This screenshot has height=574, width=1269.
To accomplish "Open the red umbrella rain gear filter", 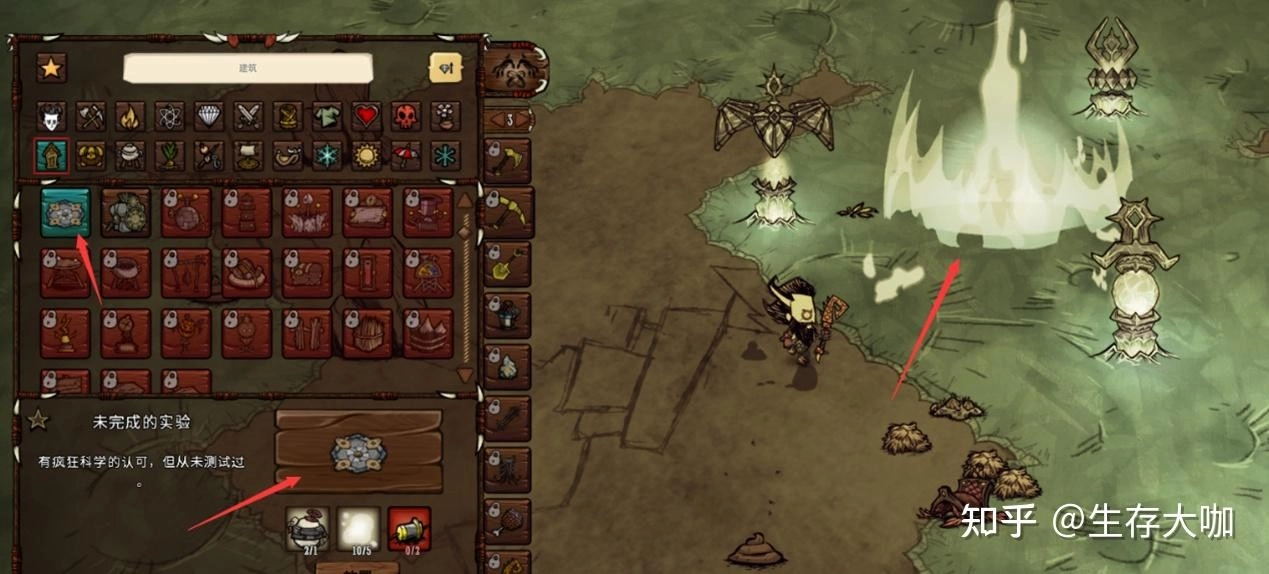I will tap(406, 155).
